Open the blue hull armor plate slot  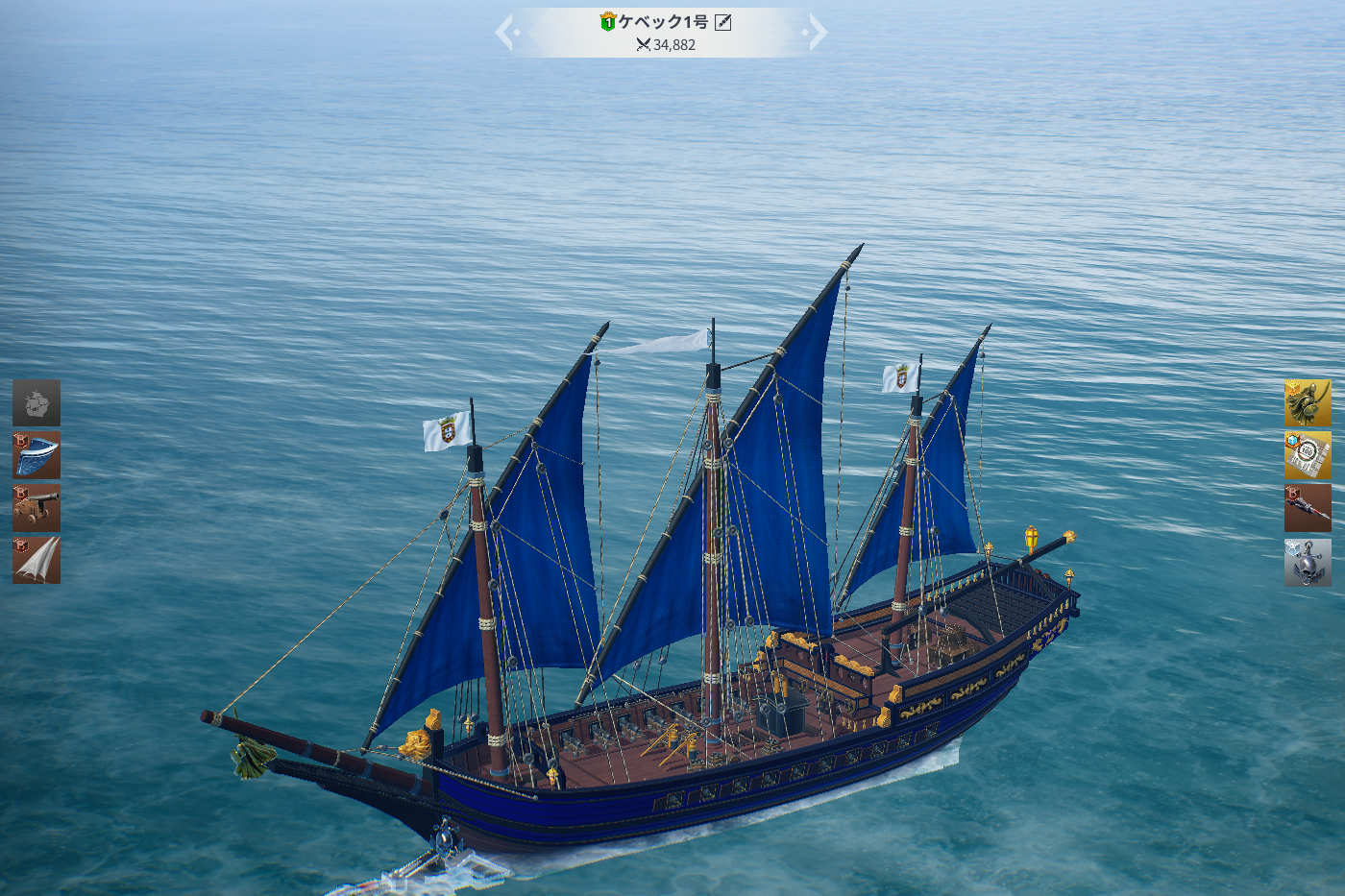[37, 455]
